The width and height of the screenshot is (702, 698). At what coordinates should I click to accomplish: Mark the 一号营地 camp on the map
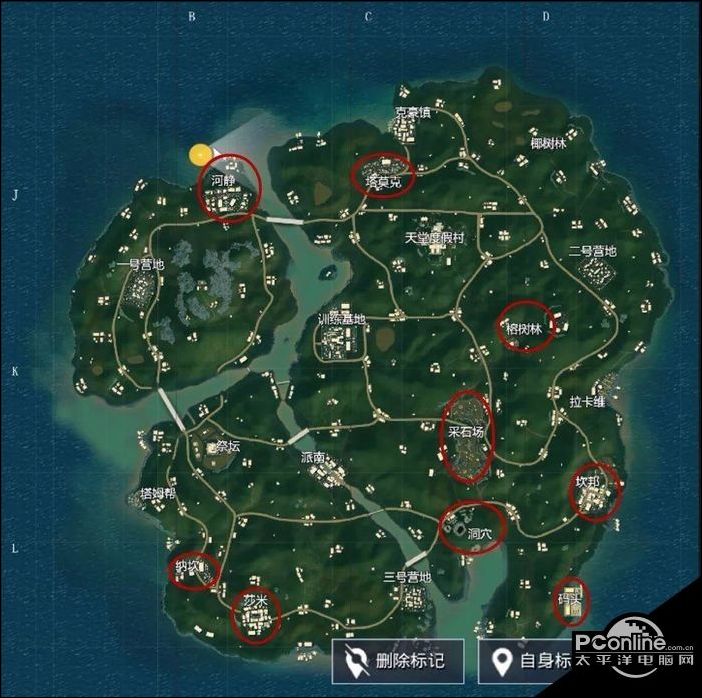[139, 265]
